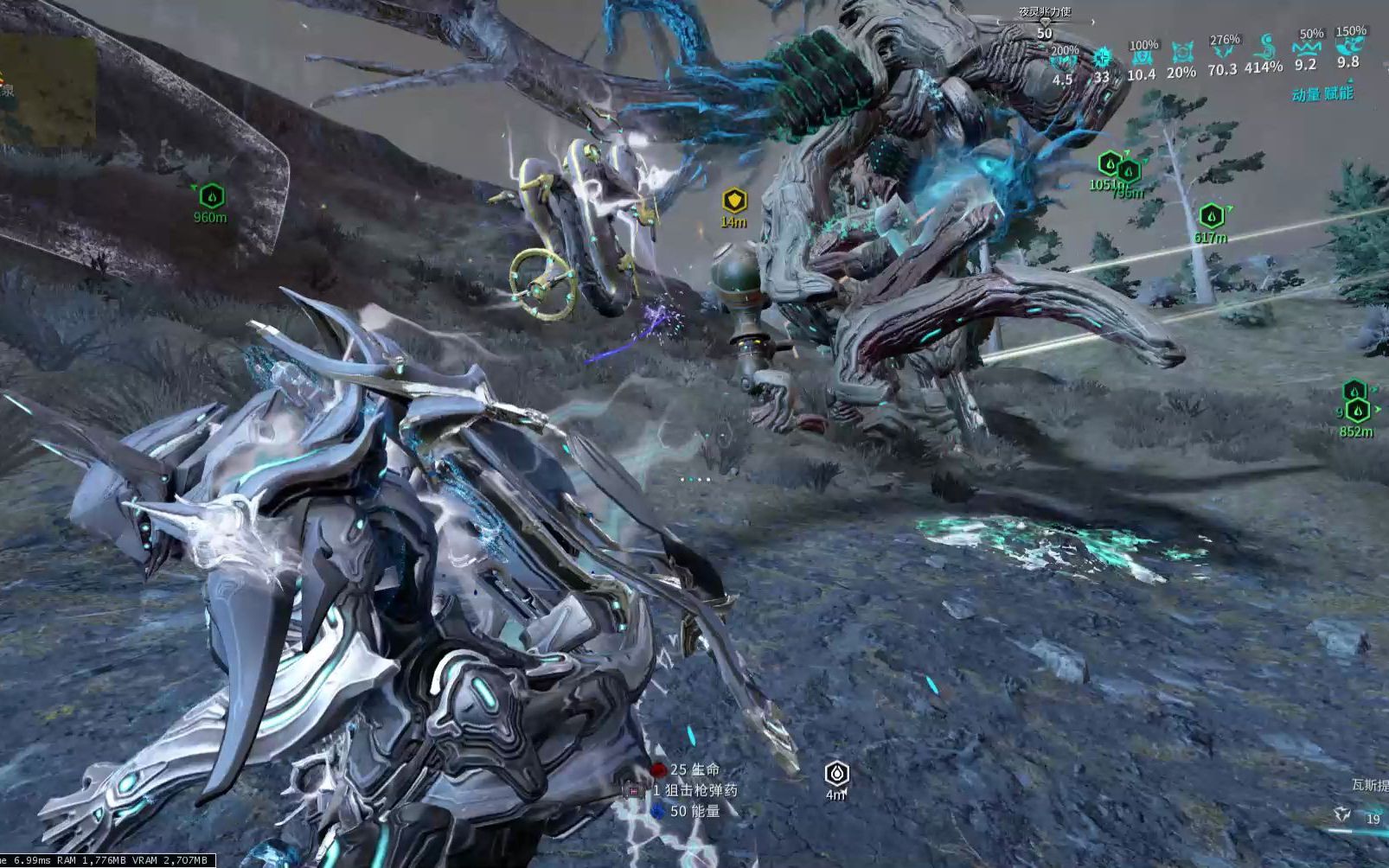Select the white droplet marker at 4m
1389x868 pixels.
click(836, 772)
